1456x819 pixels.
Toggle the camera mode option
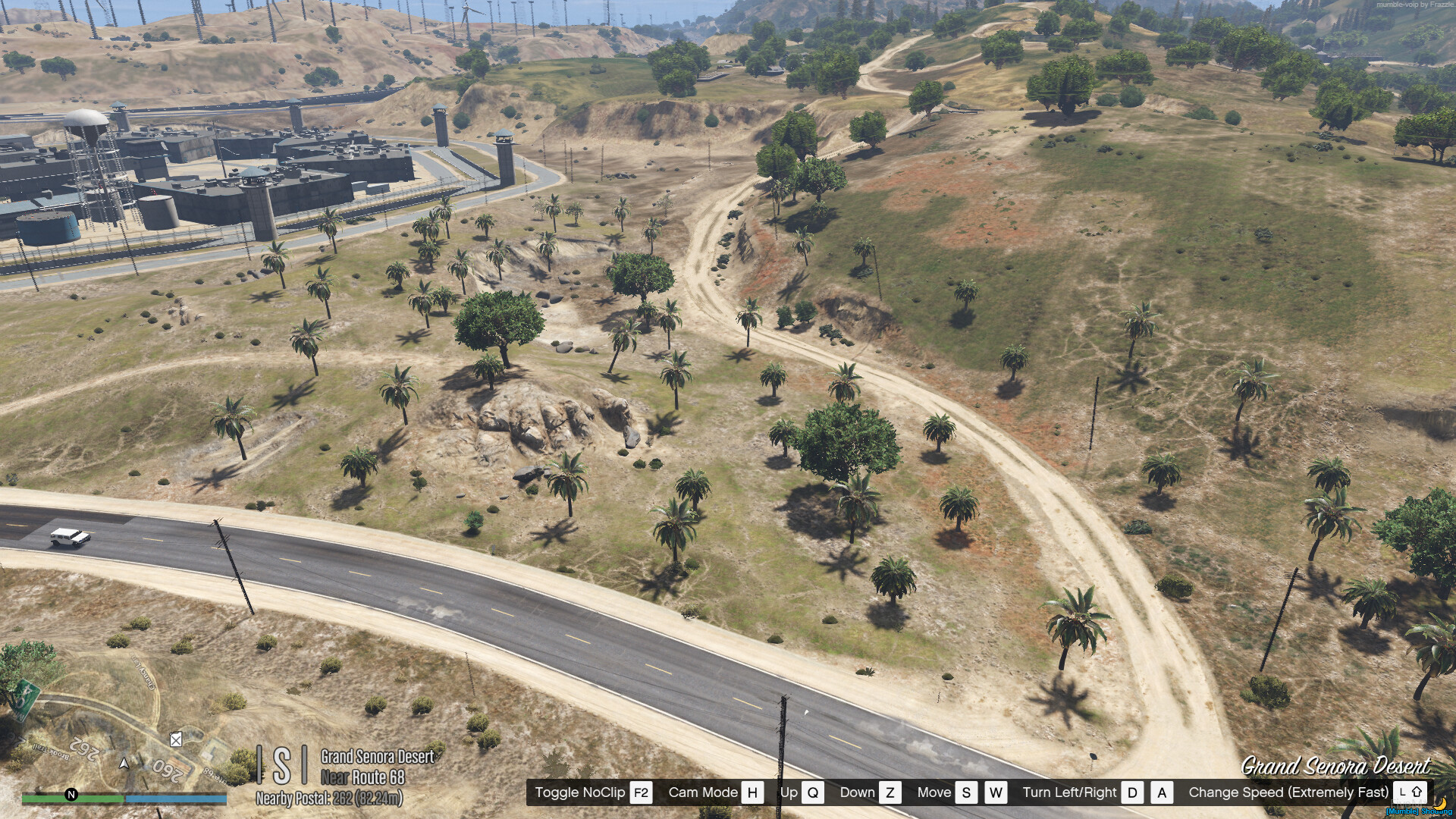coord(702,792)
